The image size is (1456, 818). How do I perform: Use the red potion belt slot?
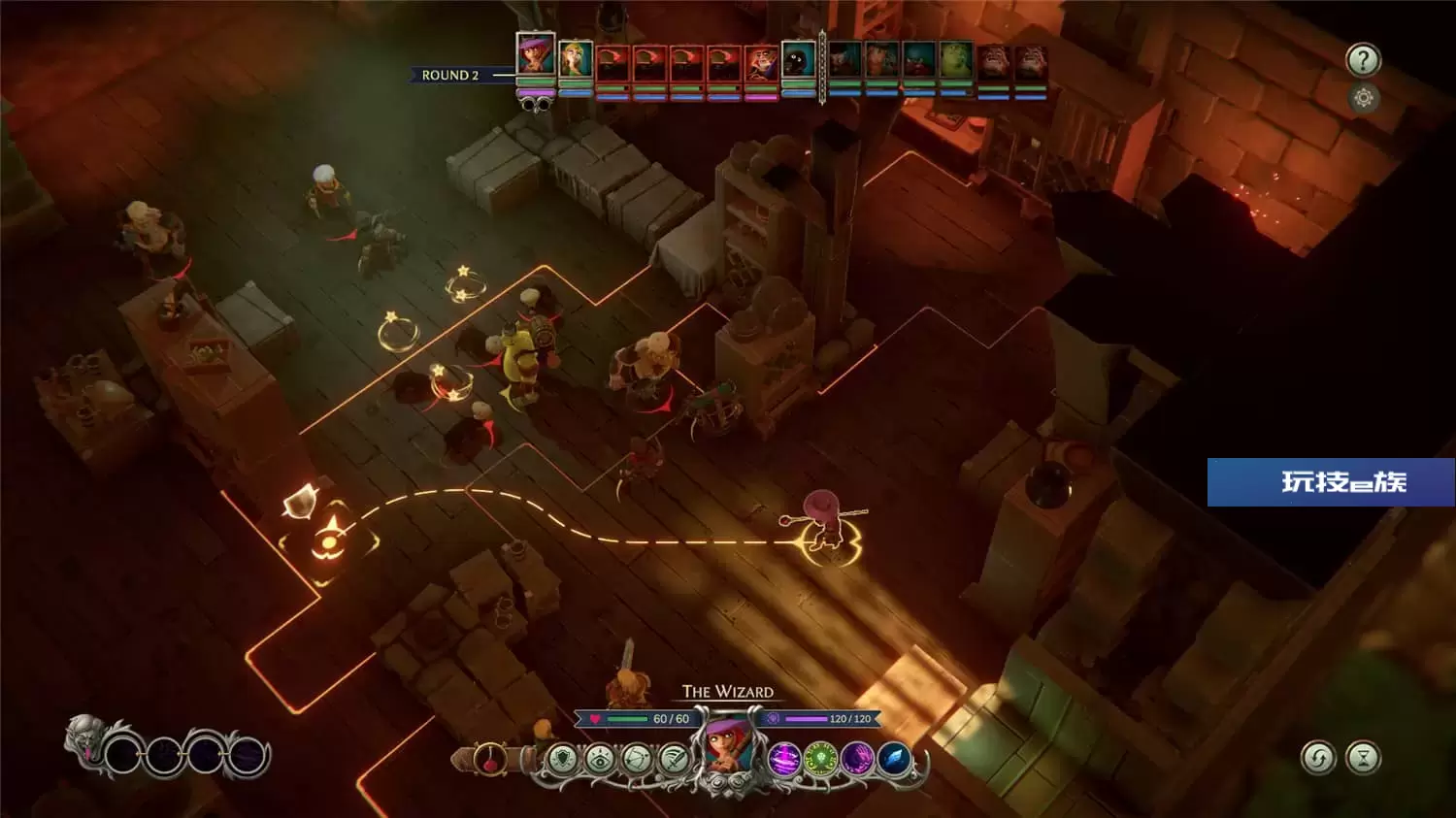coord(491,759)
